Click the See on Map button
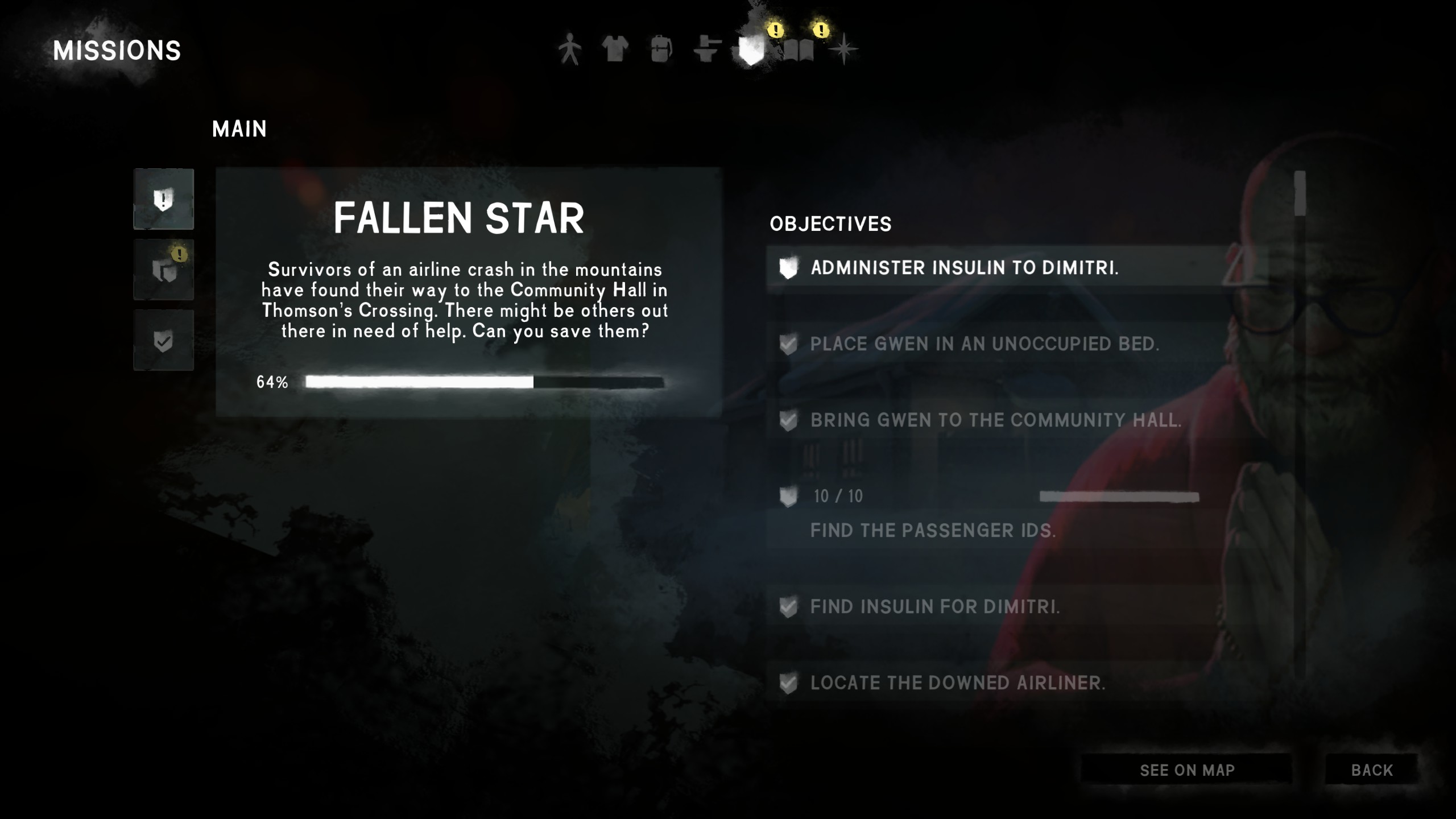1456x819 pixels. click(1187, 770)
